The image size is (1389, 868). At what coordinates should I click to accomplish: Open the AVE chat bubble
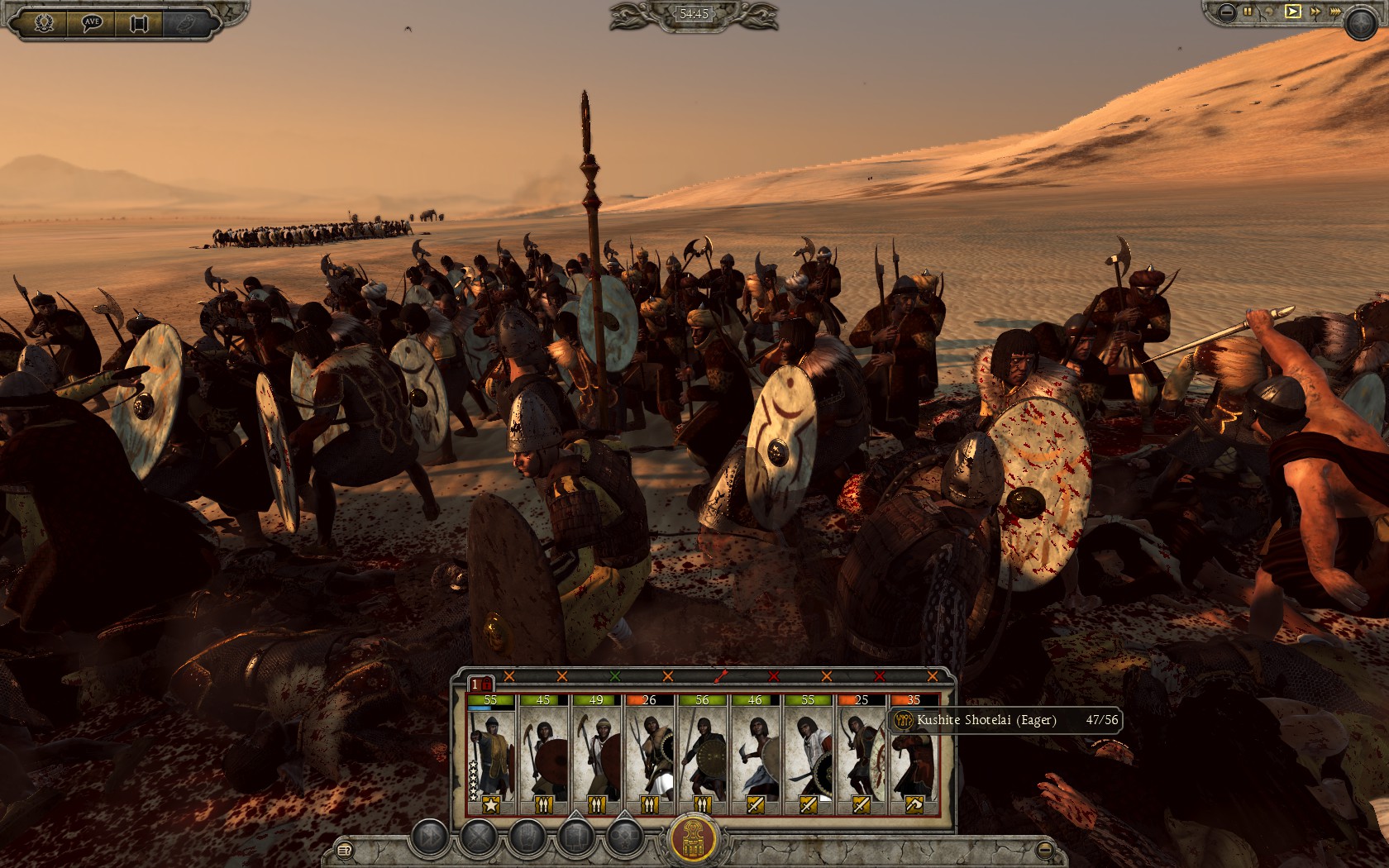point(91,22)
